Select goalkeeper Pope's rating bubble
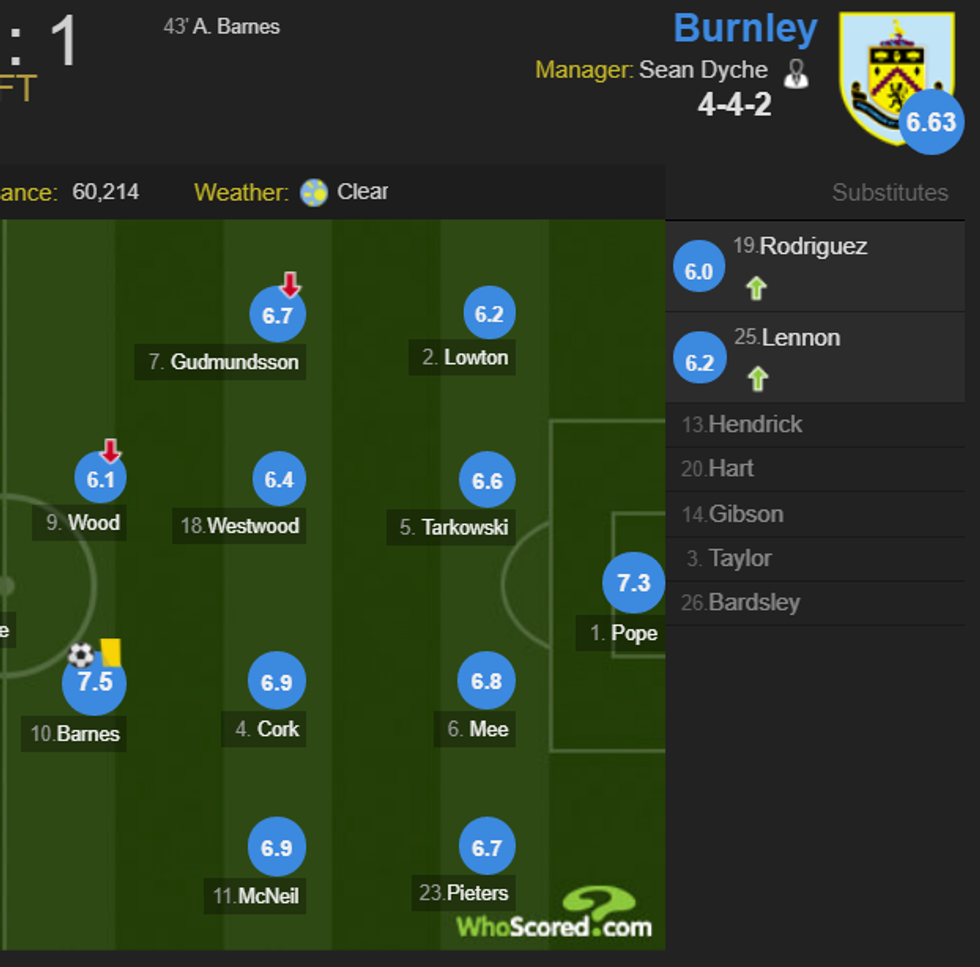The width and height of the screenshot is (980, 967). [633, 582]
